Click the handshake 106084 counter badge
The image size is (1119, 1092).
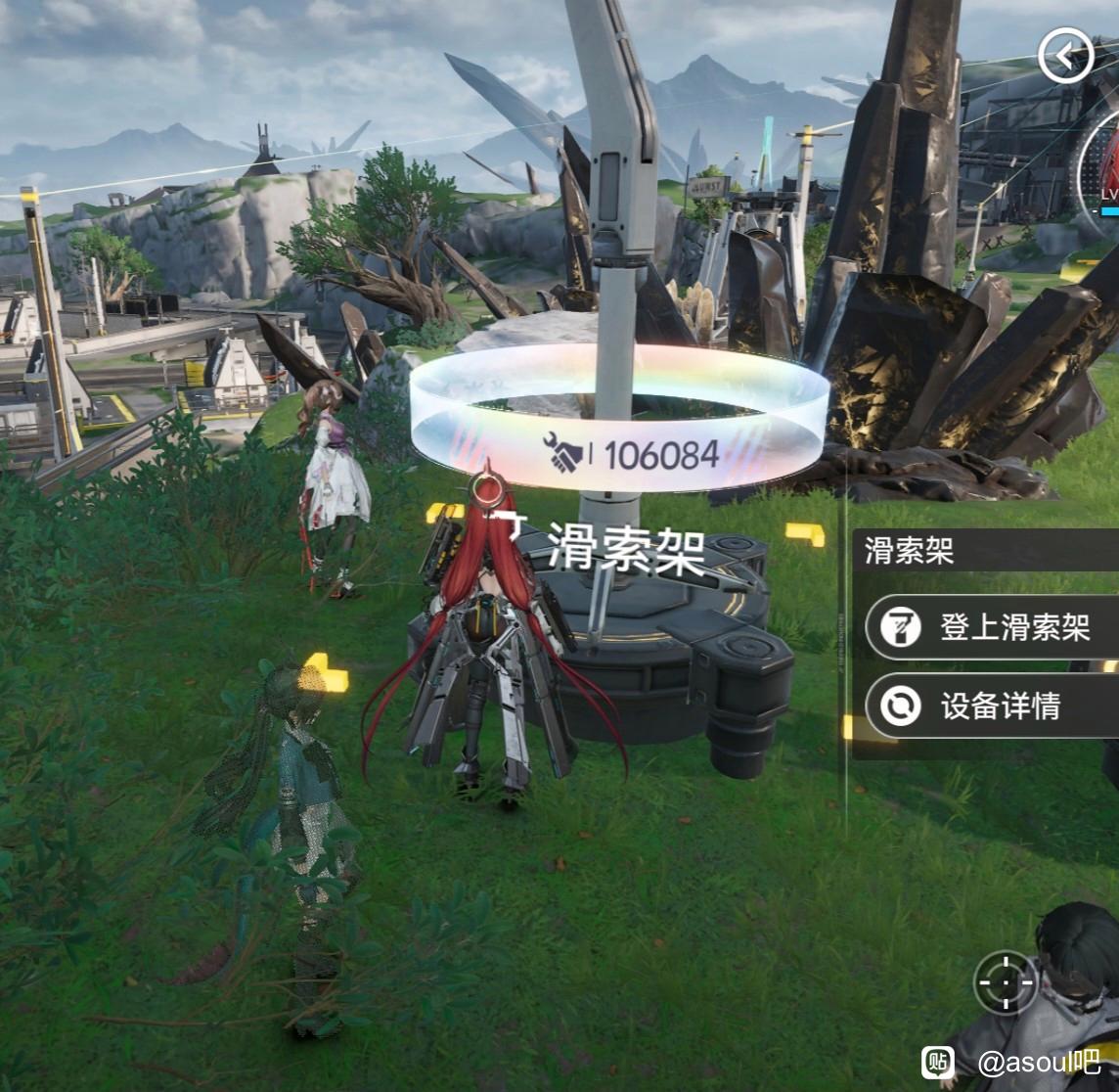pos(632,454)
